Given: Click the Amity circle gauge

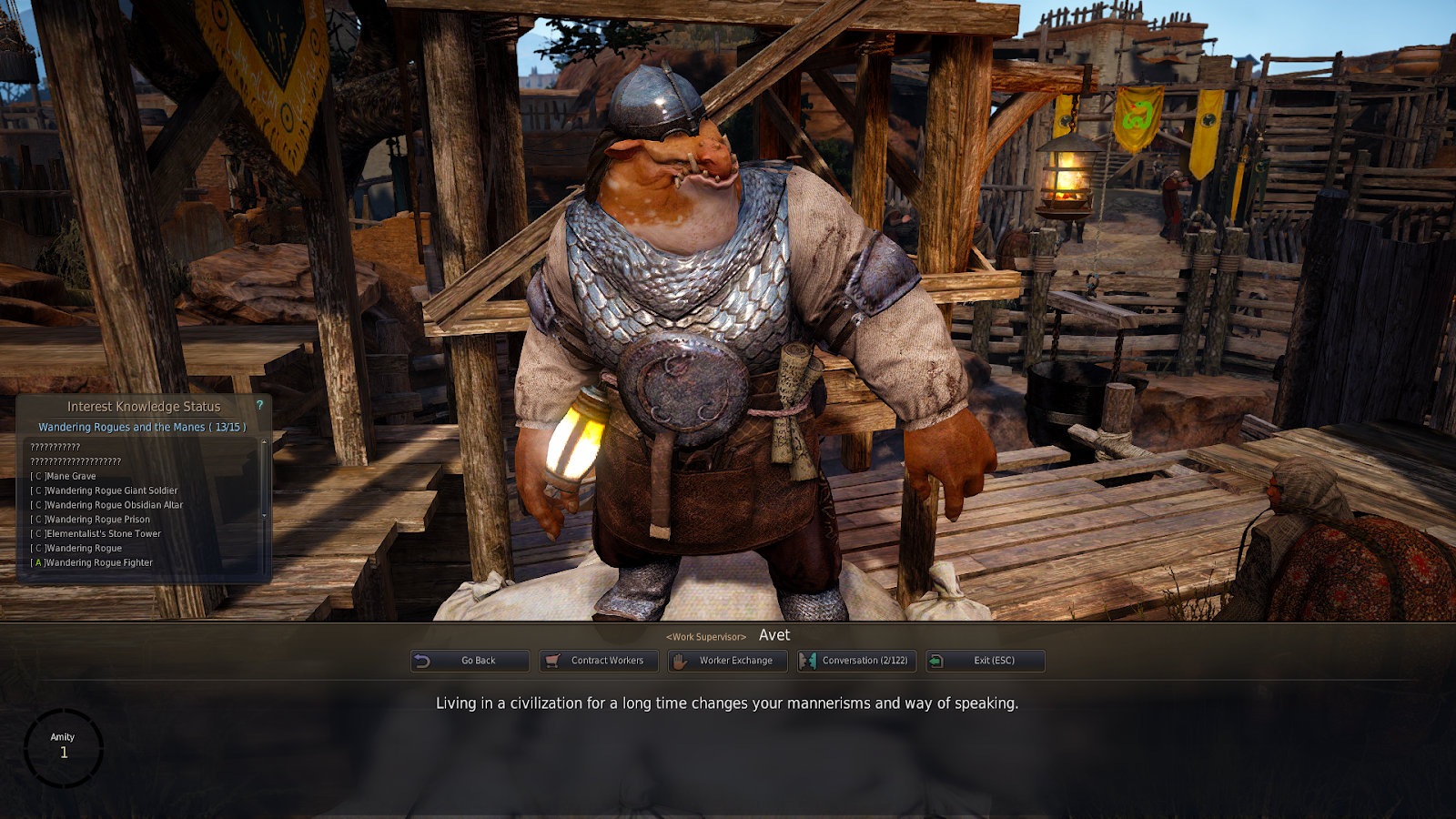Looking at the screenshot, I should pyautogui.click(x=64, y=748).
